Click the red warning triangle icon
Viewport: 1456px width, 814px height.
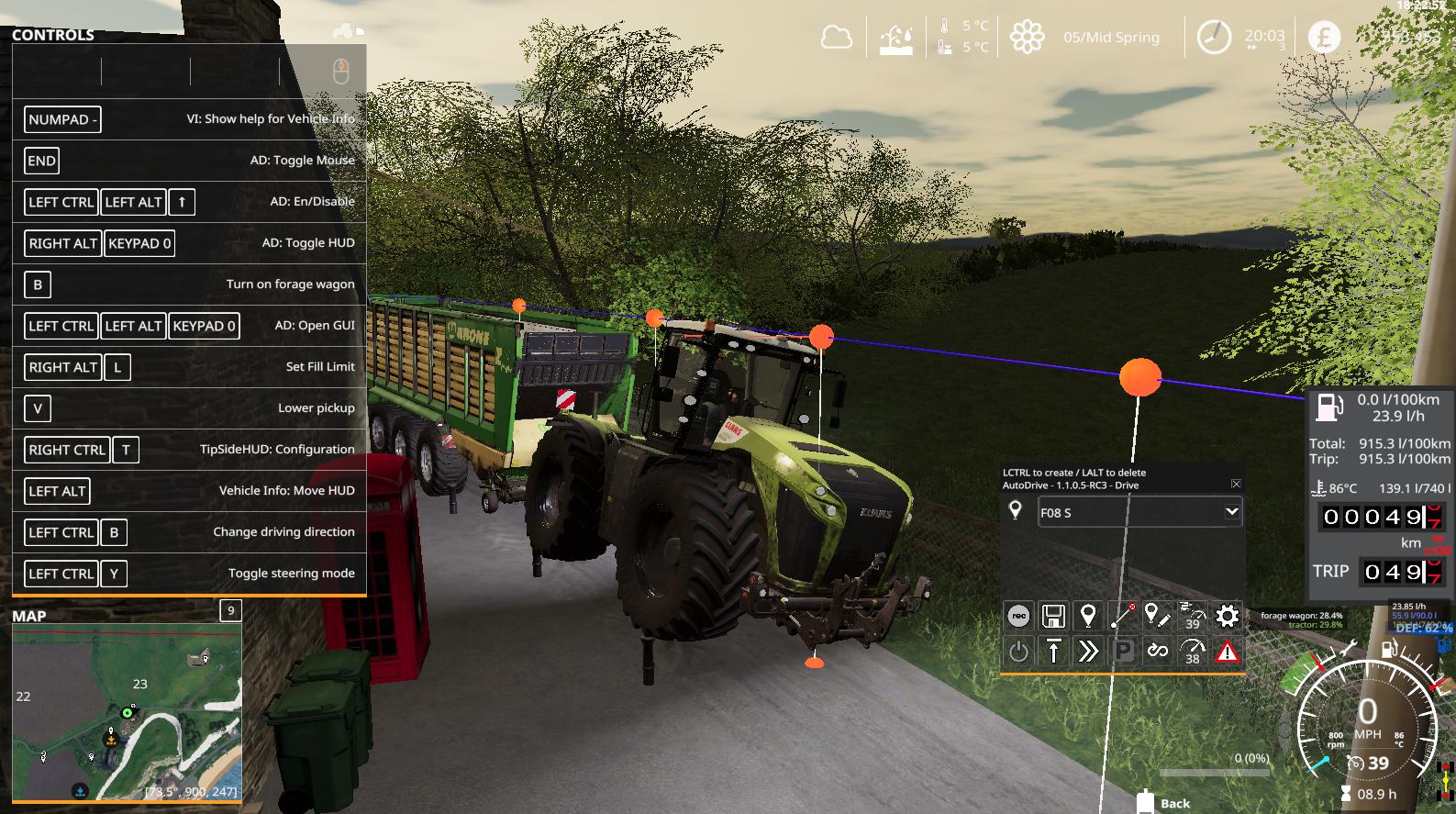(1227, 652)
